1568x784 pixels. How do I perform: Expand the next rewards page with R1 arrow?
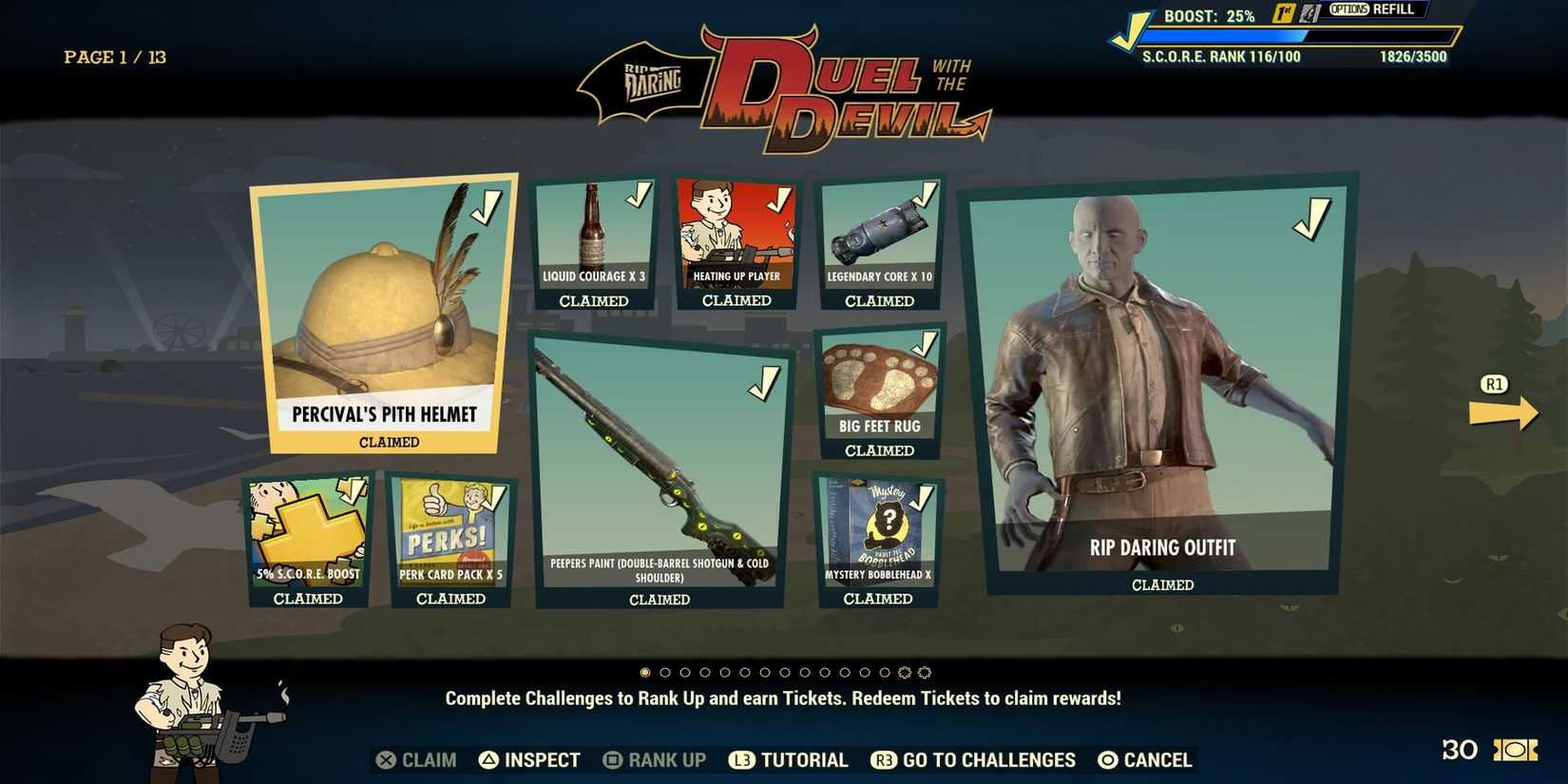click(x=1504, y=411)
